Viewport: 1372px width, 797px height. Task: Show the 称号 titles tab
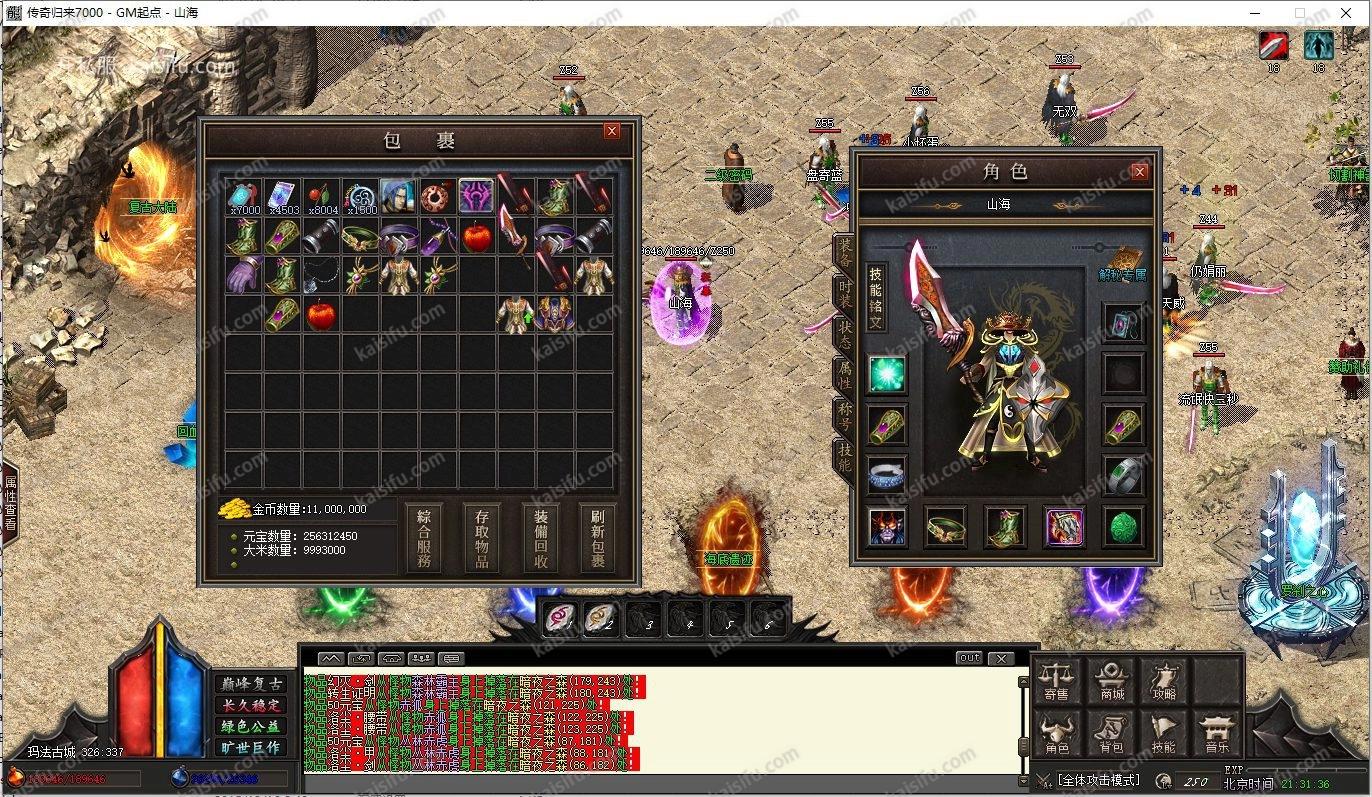845,417
